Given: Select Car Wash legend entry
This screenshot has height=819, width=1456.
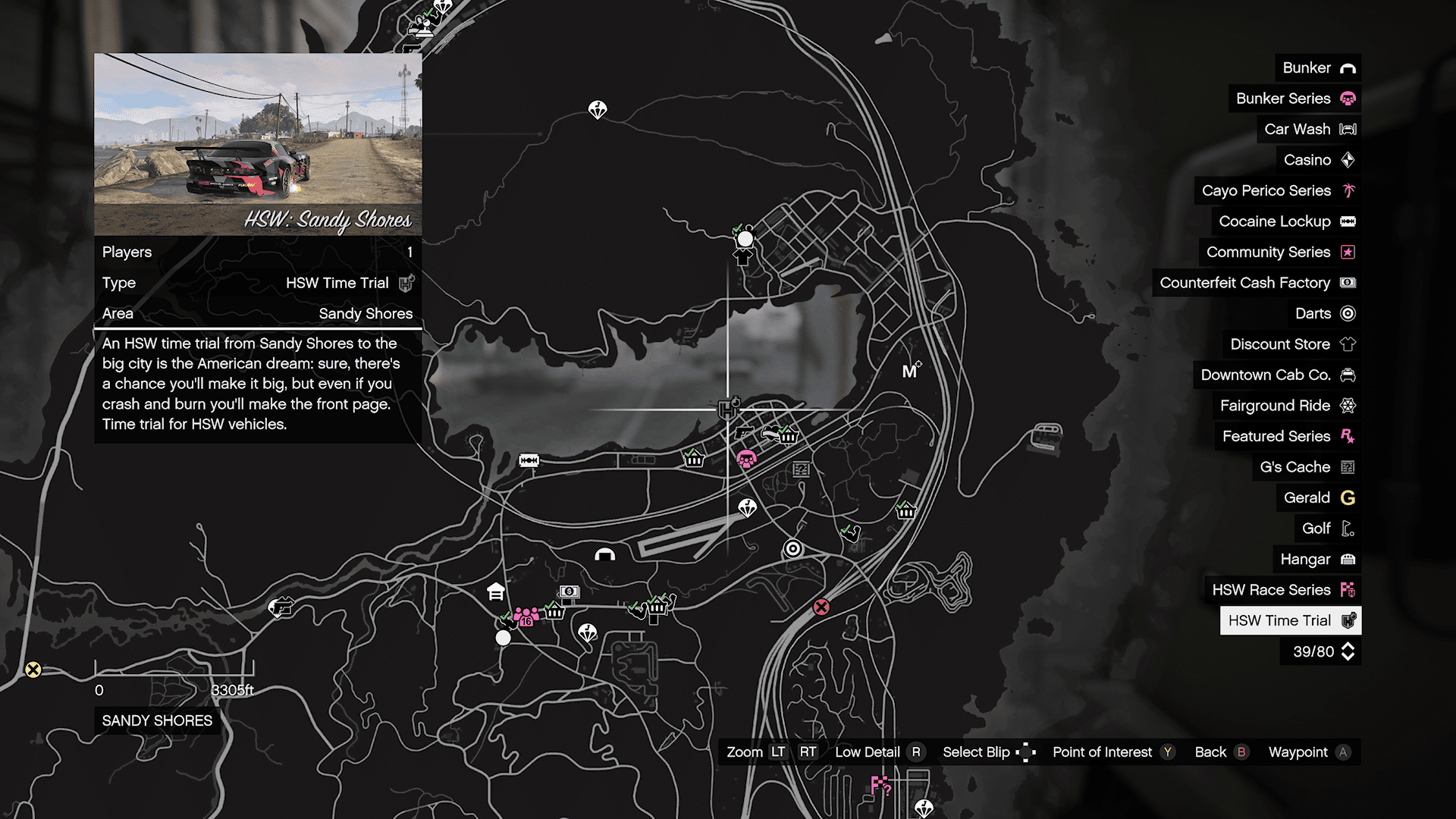Looking at the screenshot, I should pyautogui.click(x=1309, y=129).
